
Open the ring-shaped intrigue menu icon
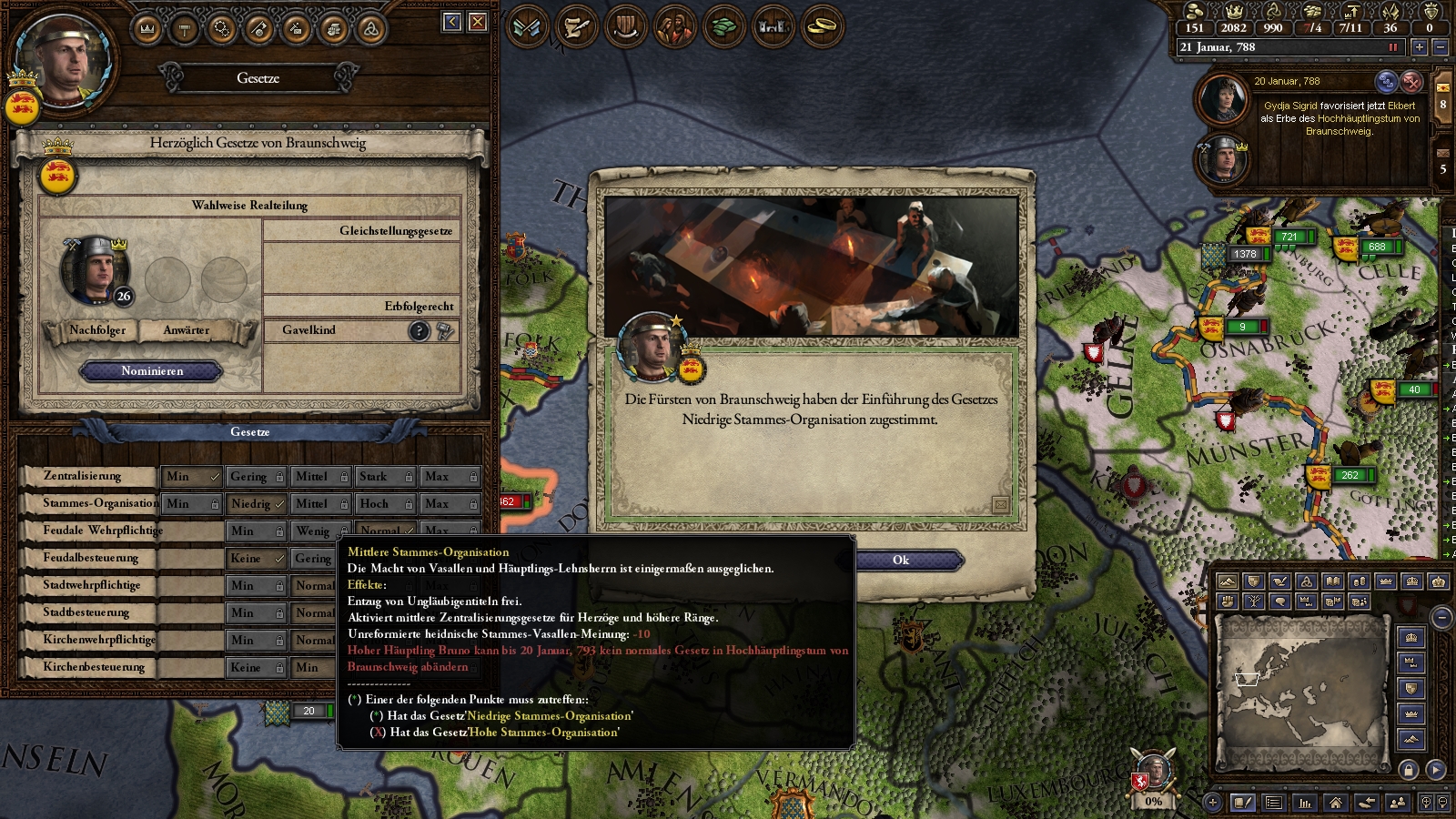[x=822, y=27]
